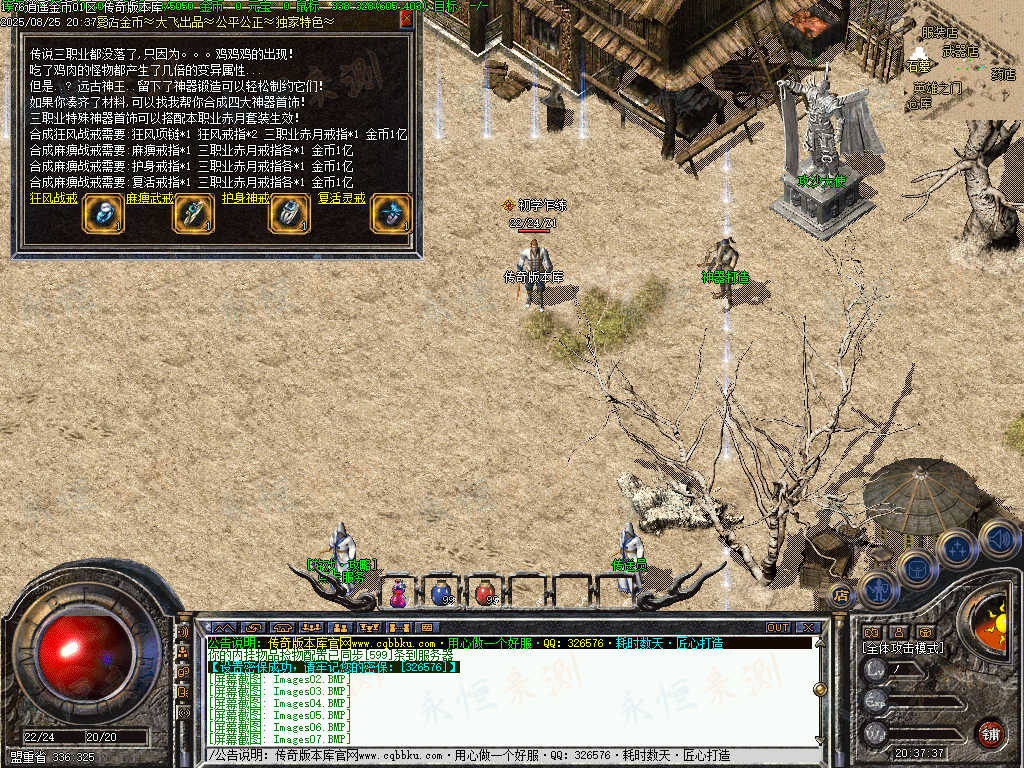1024x768 pixels.
Task: Click the OUT button above chat
Action: coord(778,627)
